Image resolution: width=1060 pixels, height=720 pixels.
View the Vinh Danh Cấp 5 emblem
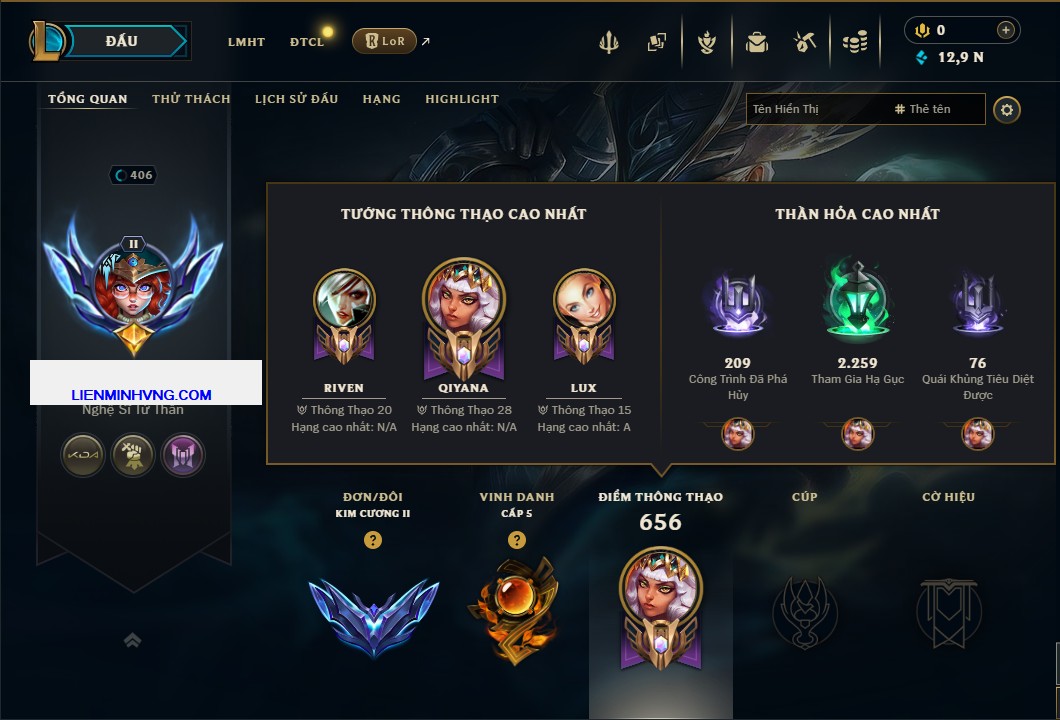click(516, 610)
